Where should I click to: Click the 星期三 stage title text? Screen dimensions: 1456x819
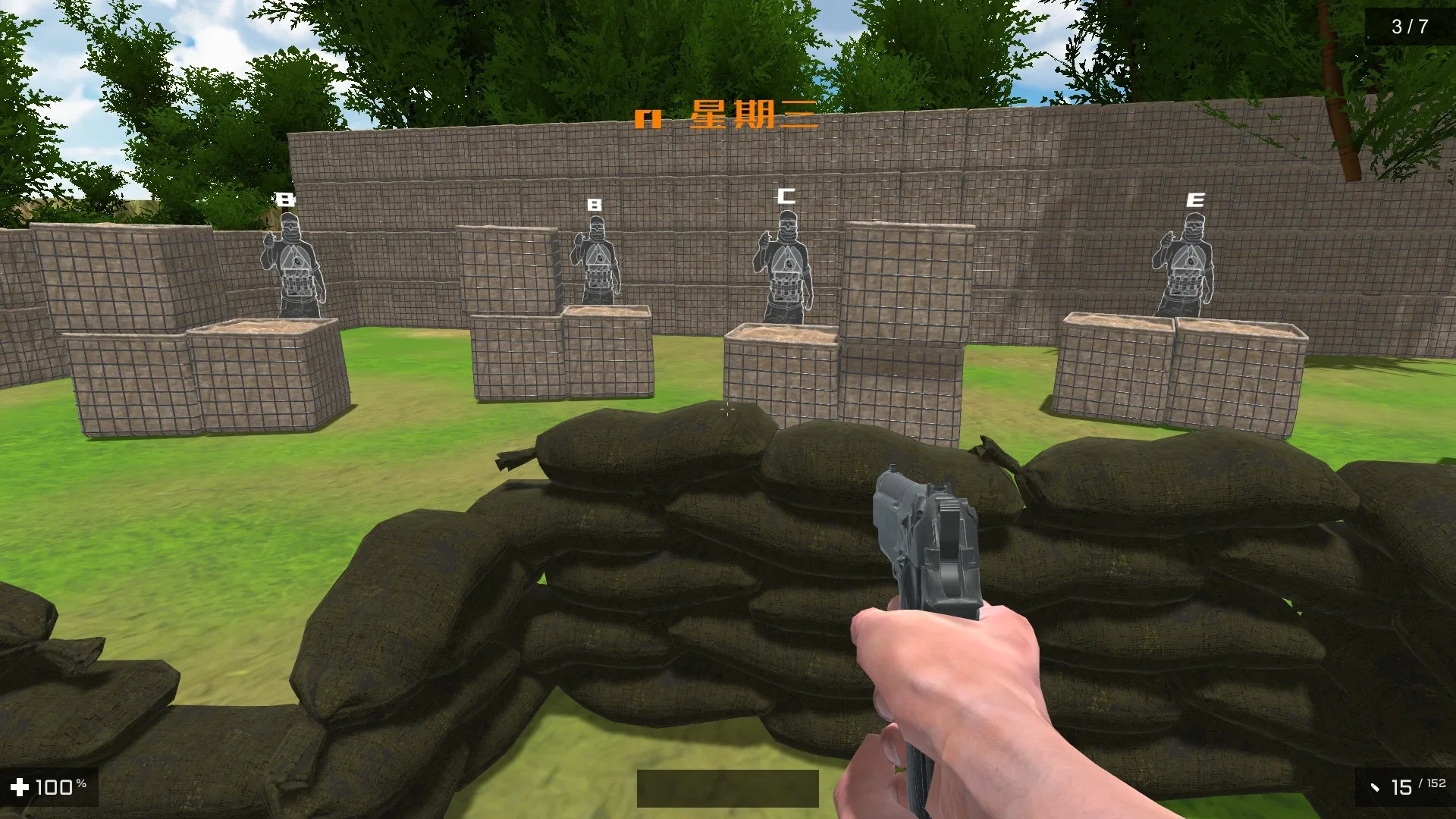click(x=755, y=116)
